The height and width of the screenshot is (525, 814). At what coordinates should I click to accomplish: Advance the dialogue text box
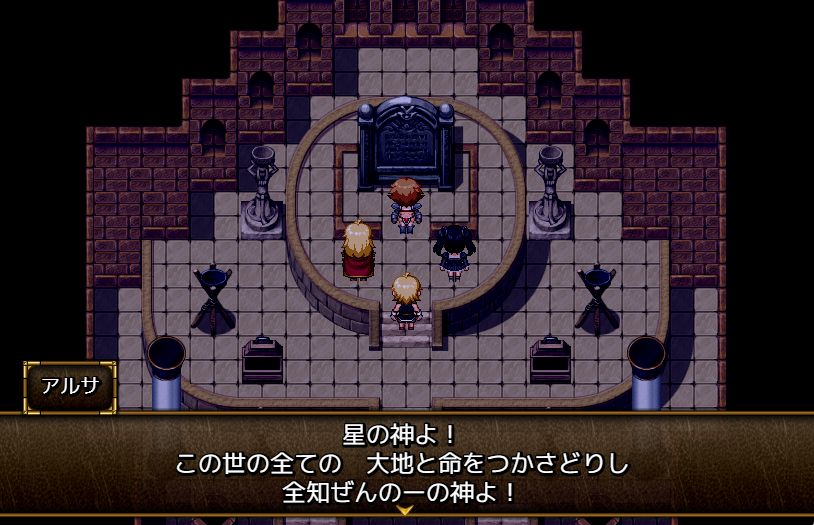point(406,463)
